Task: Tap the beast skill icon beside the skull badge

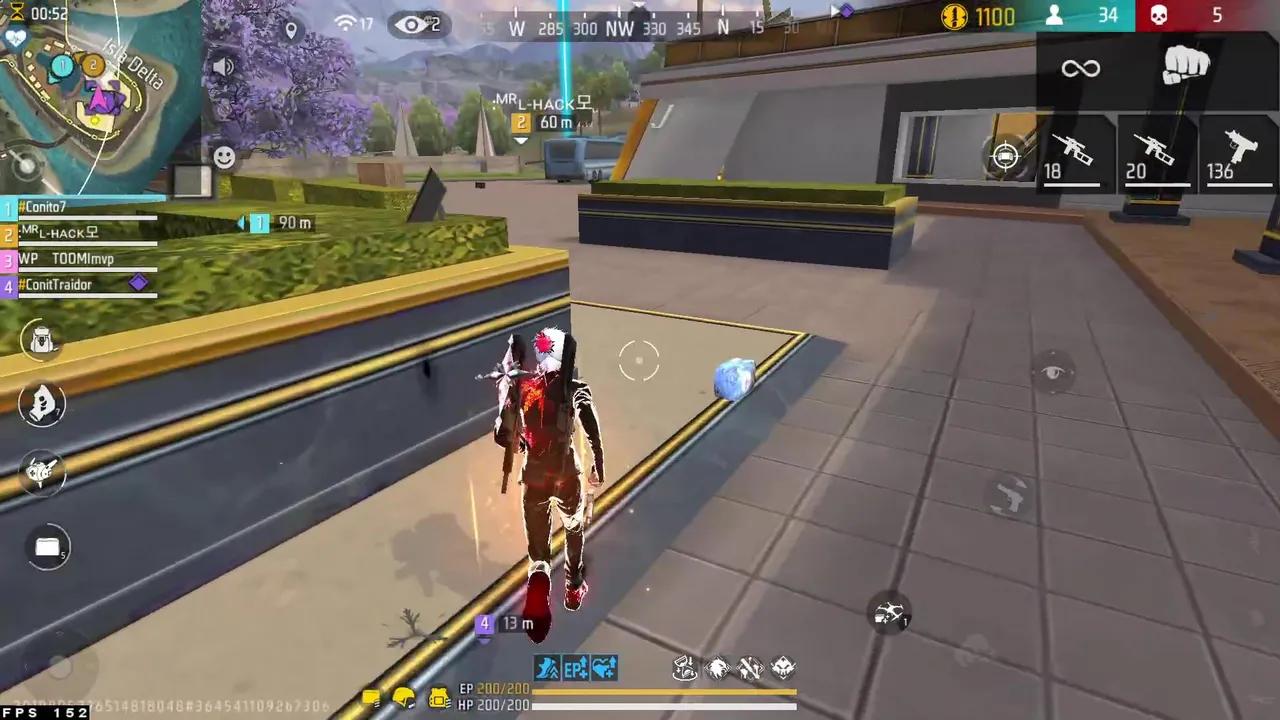Action: (x=720, y=669)
